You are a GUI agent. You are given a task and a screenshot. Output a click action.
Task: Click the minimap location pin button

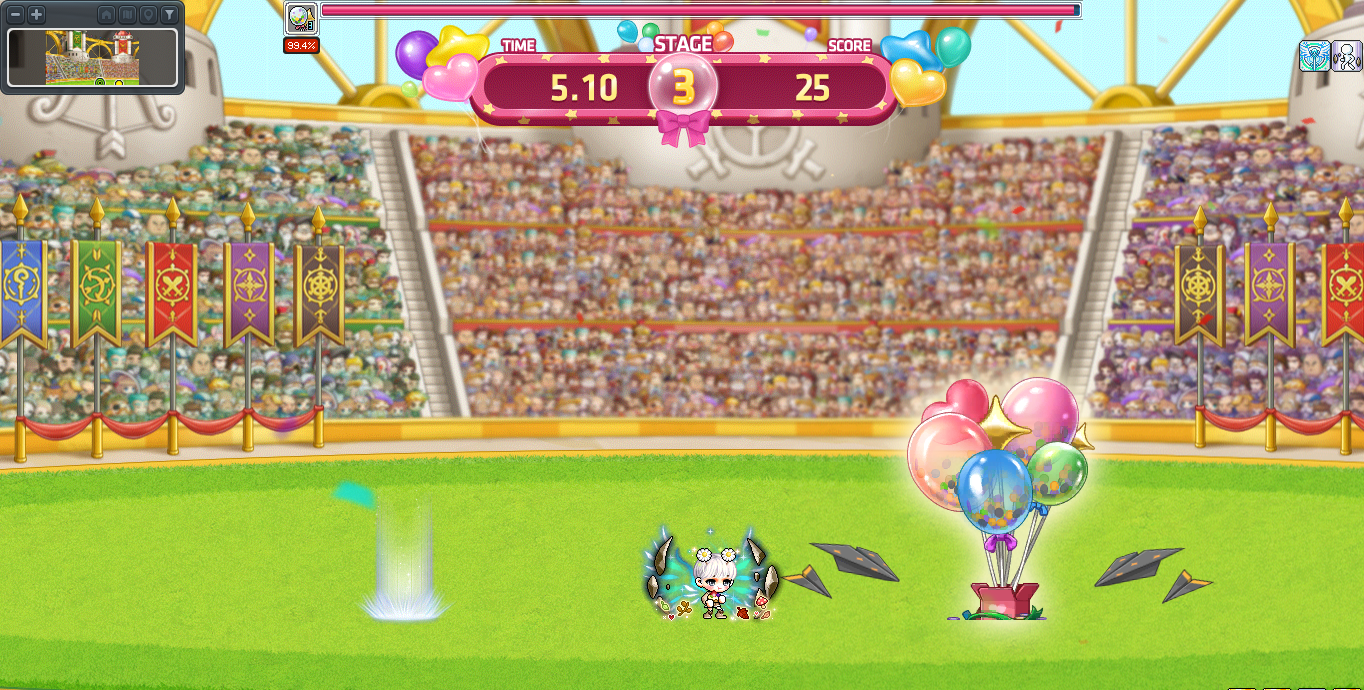tap(148, 15)
